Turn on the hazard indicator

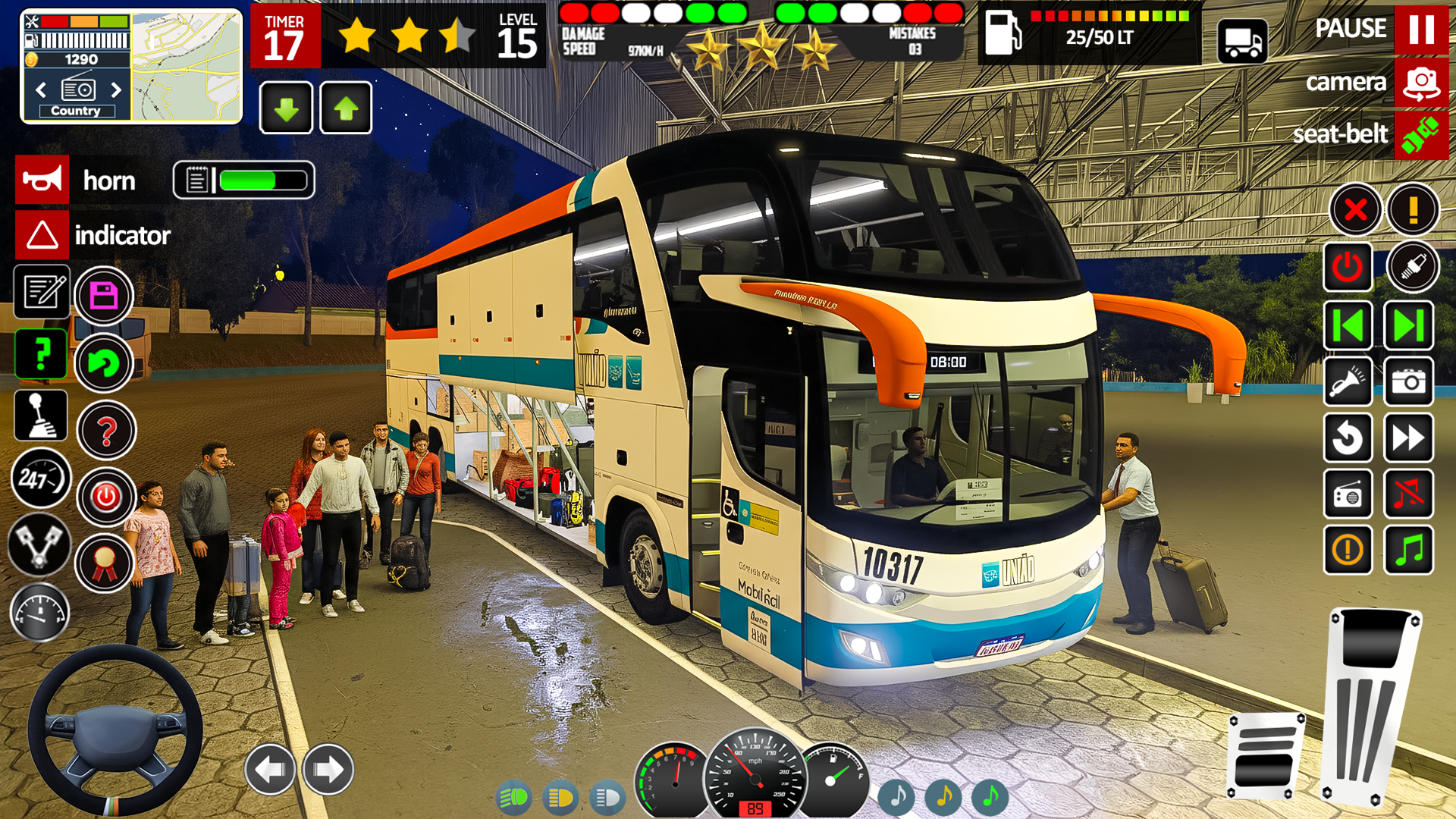point(42,235)
